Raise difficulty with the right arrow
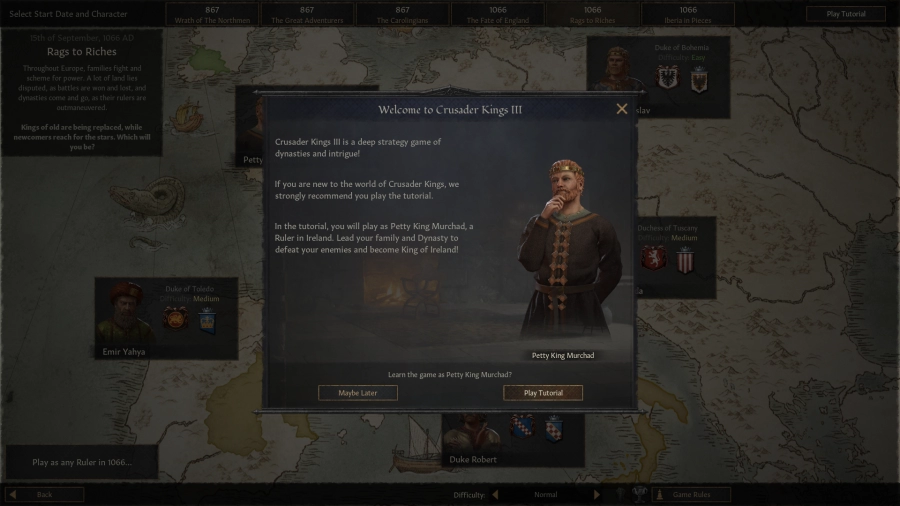This screenshot has height=506, width=900. tap(598, 495)
